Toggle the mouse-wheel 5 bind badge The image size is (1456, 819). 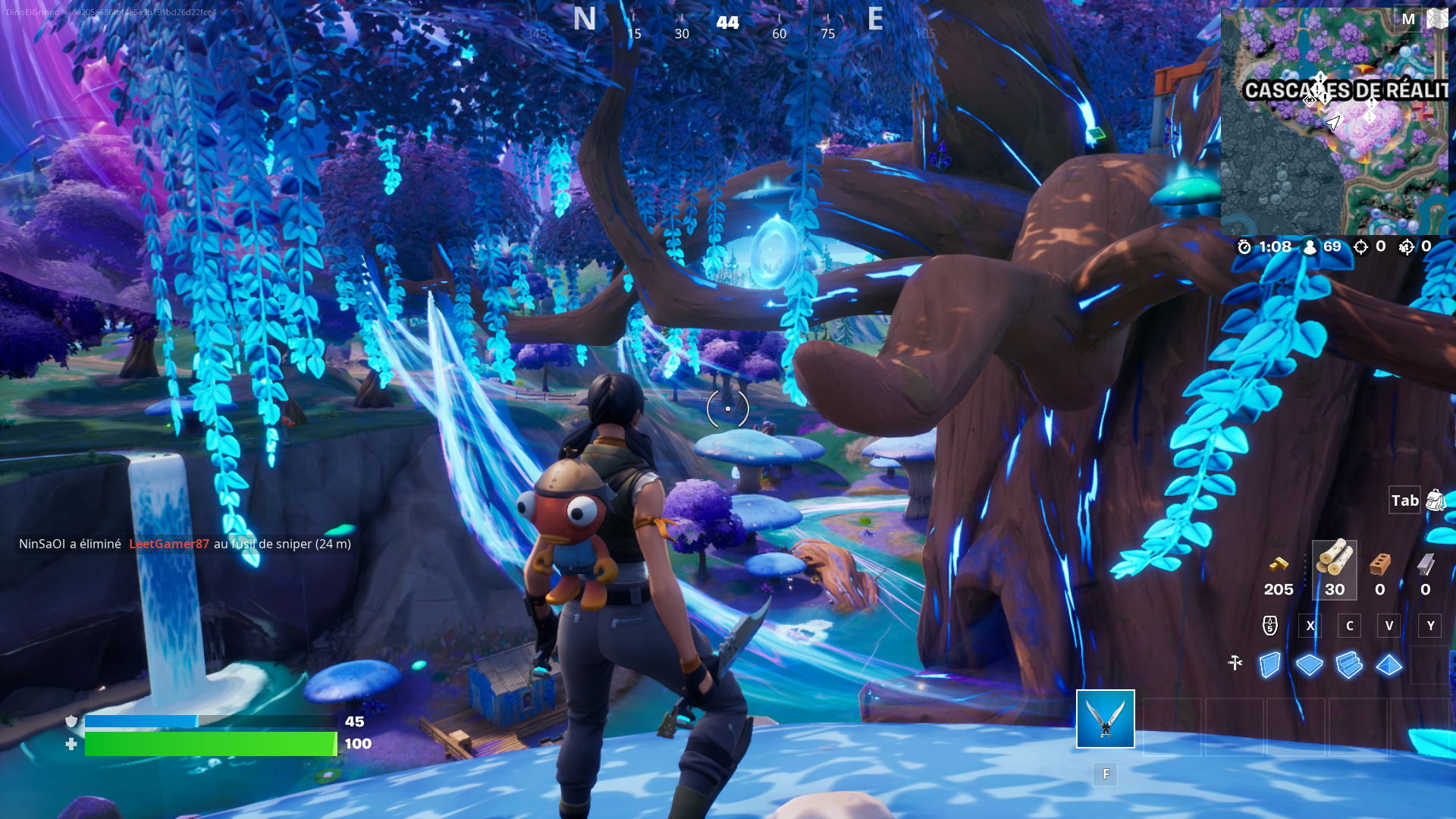1269,625
